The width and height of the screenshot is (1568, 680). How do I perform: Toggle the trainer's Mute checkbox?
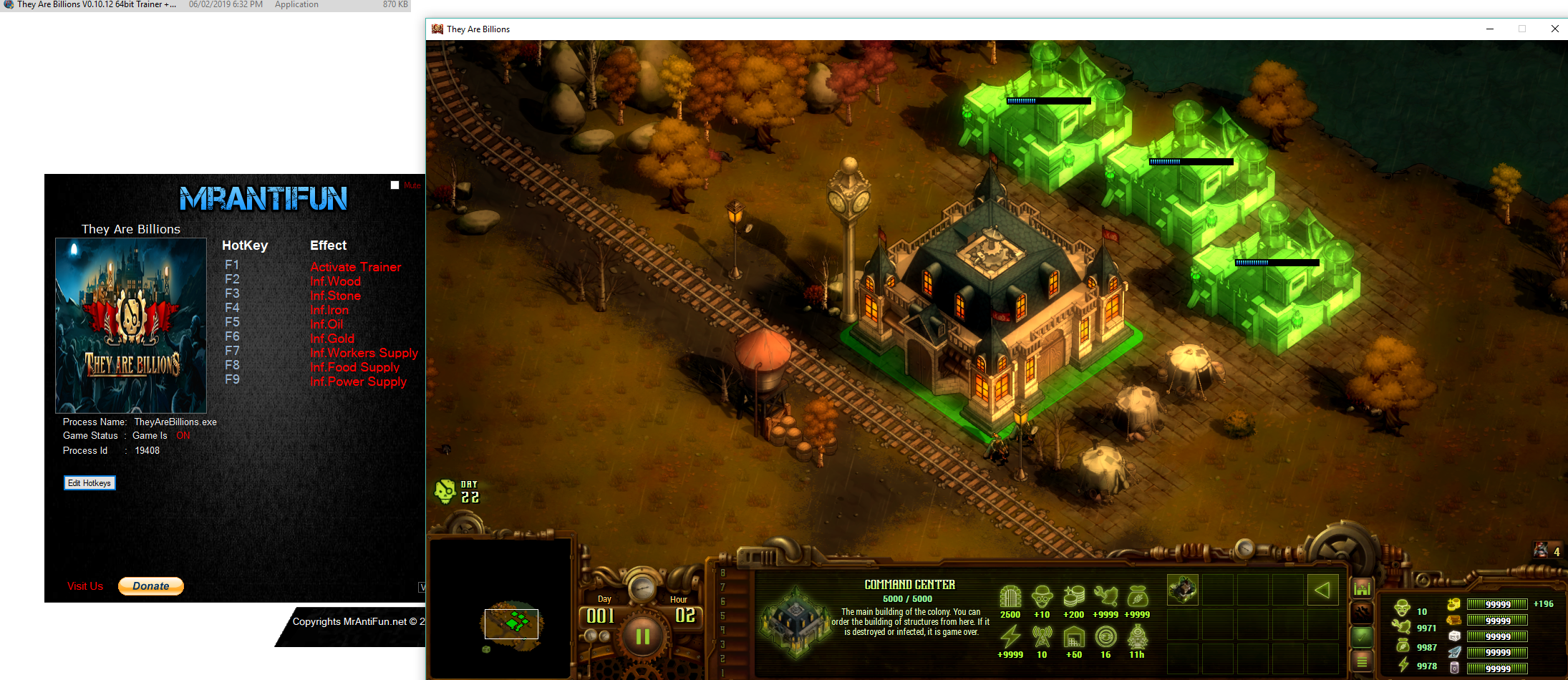pos(395,185)
